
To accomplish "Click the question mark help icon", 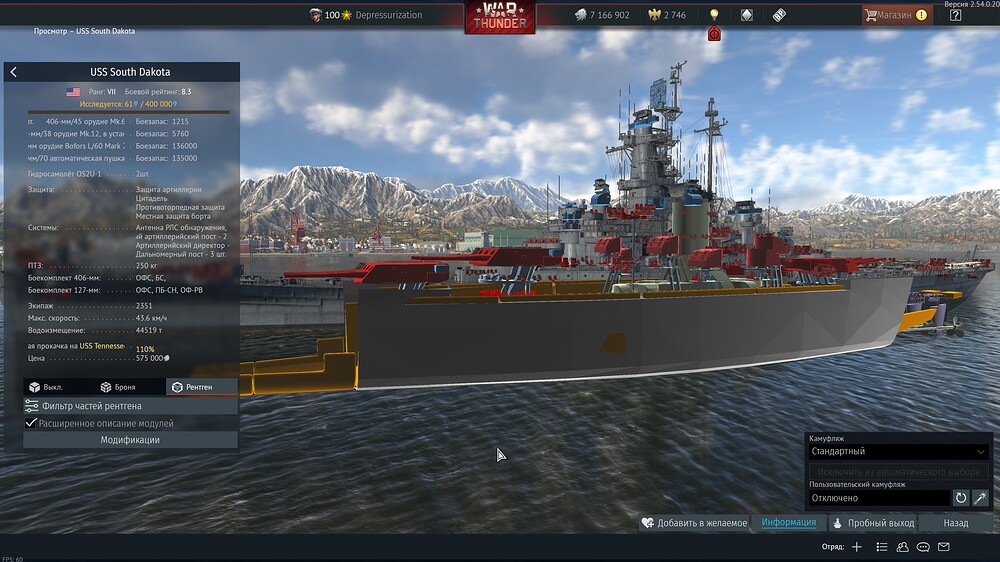I will [955, 15].
